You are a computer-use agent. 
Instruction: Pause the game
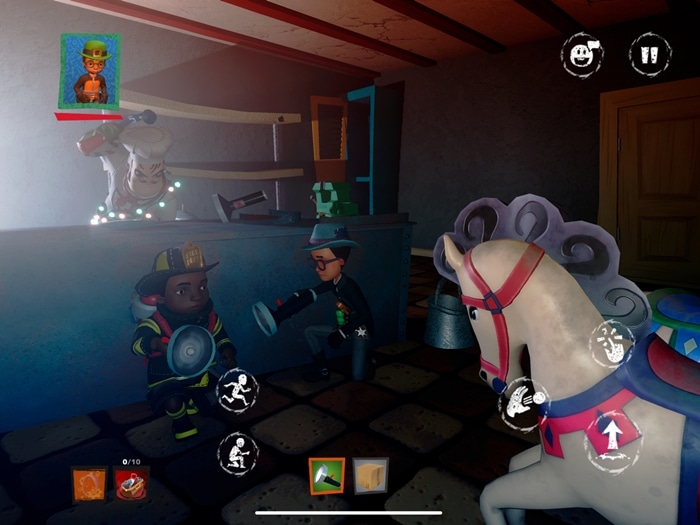pos(649,53)
